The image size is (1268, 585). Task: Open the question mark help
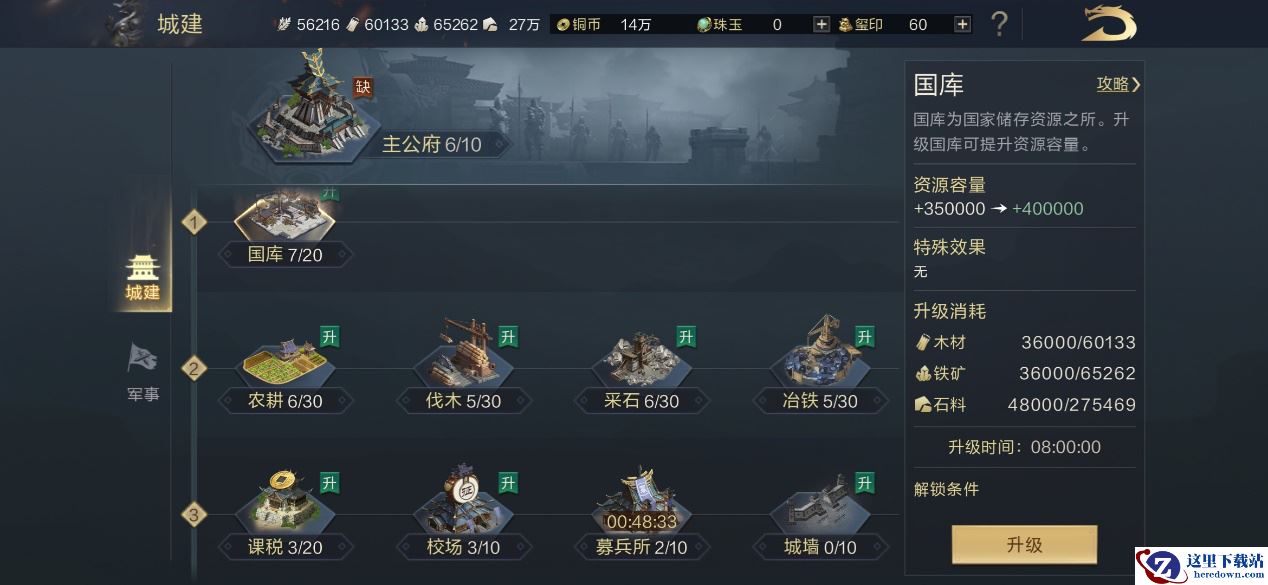coord(998,24)
